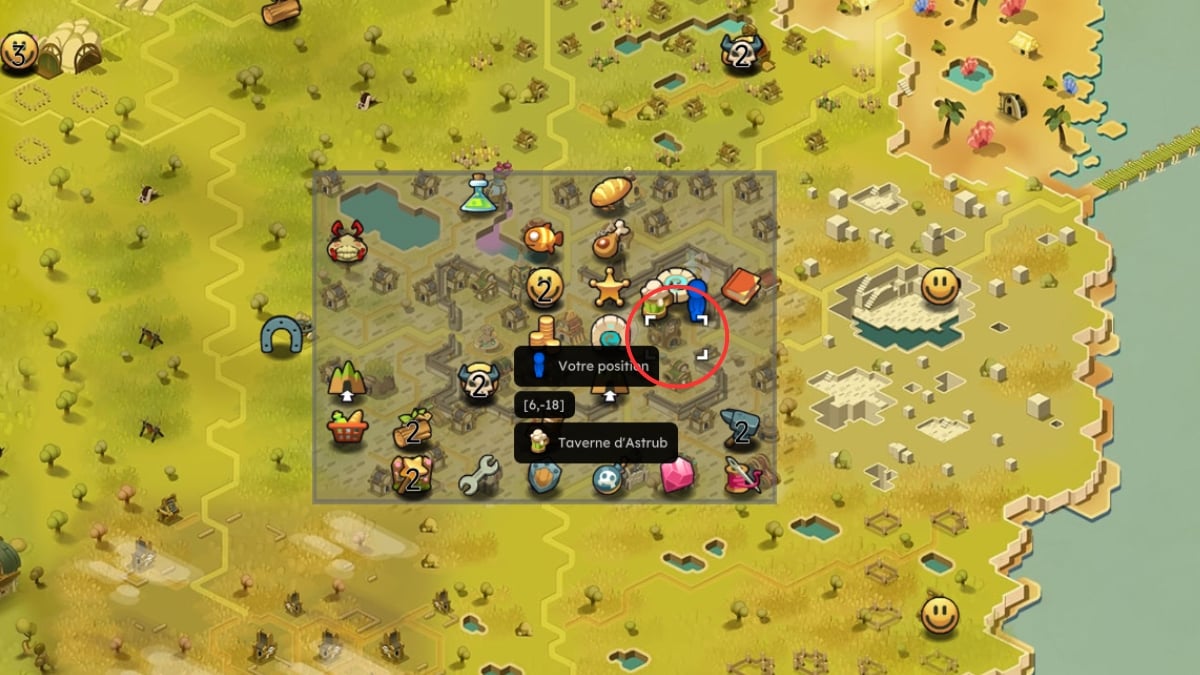Select the meat drumstick butcher marker
Screen dimensions: 1200x675
(610, 239)
